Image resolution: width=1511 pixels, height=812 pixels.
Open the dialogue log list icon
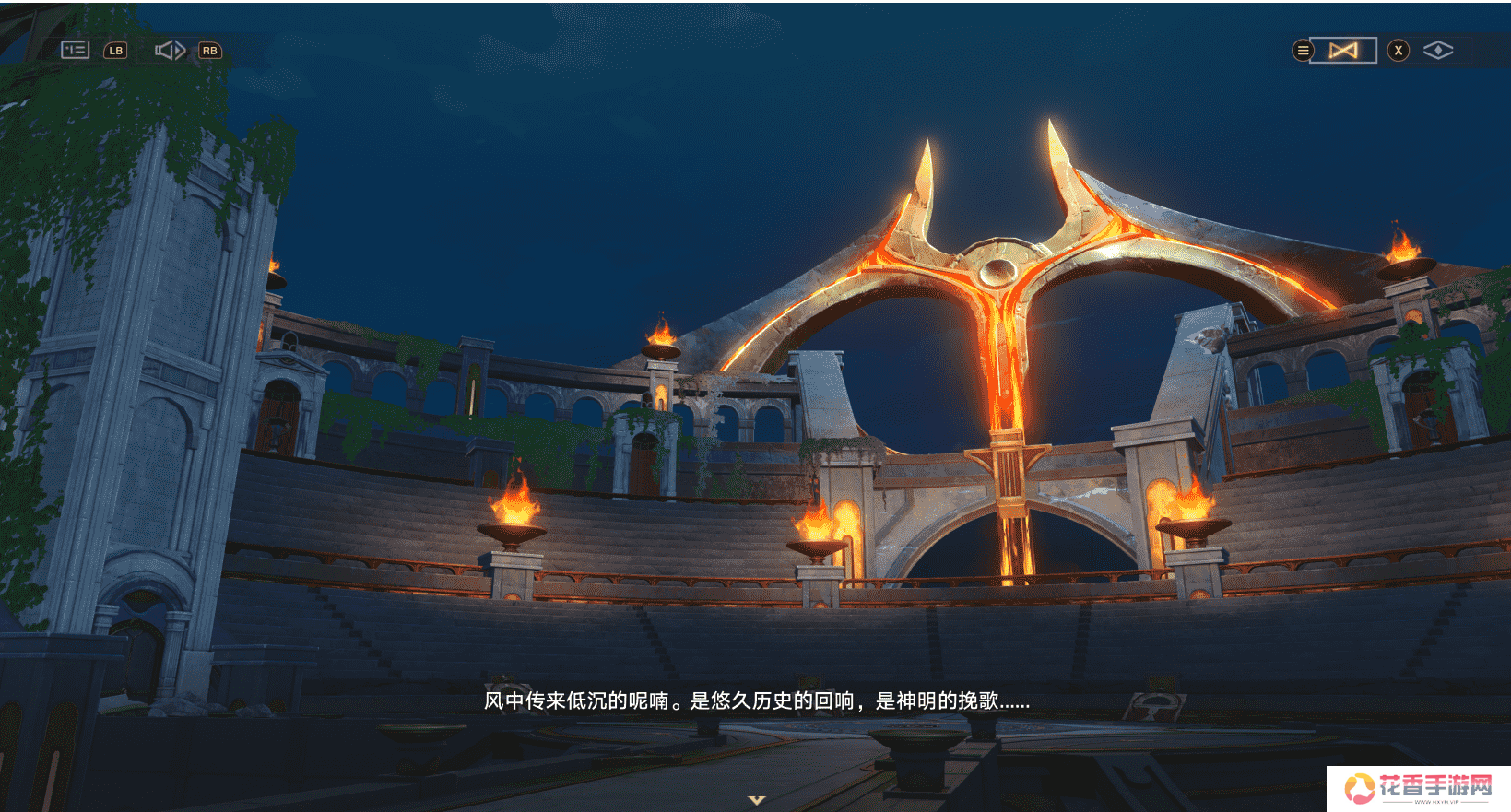75,50
